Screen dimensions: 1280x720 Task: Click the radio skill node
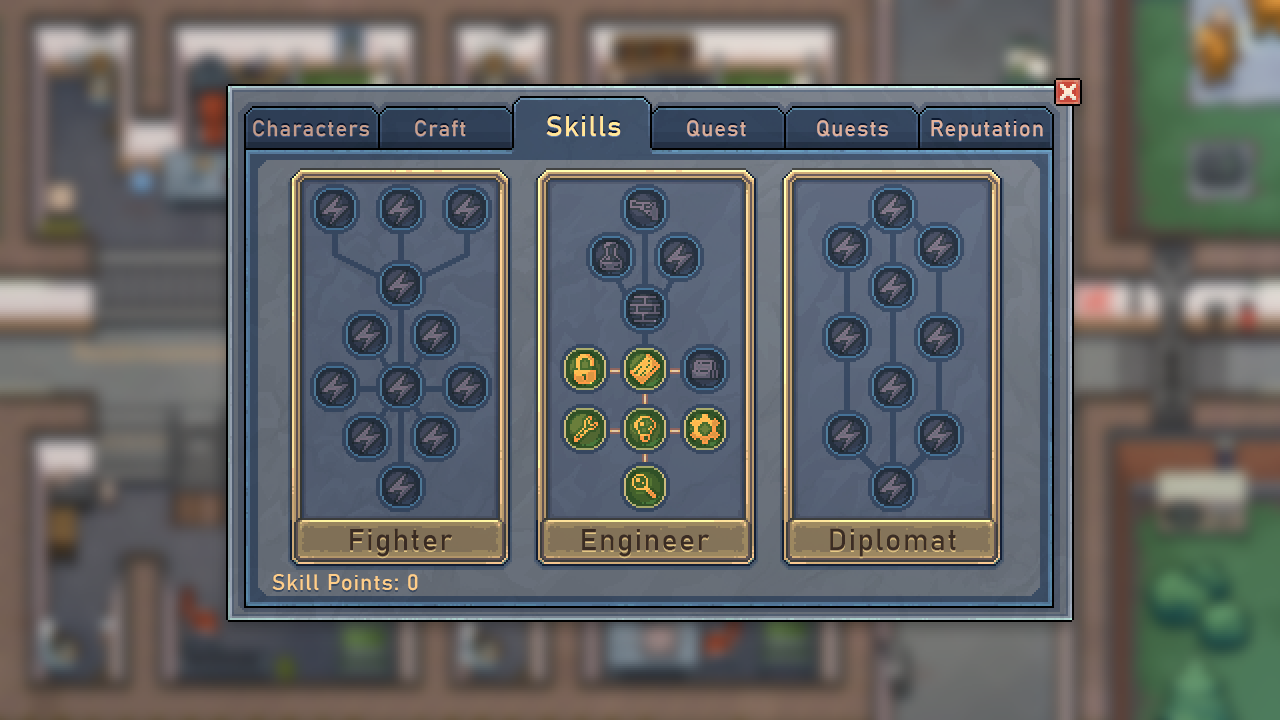coord(704,369)
